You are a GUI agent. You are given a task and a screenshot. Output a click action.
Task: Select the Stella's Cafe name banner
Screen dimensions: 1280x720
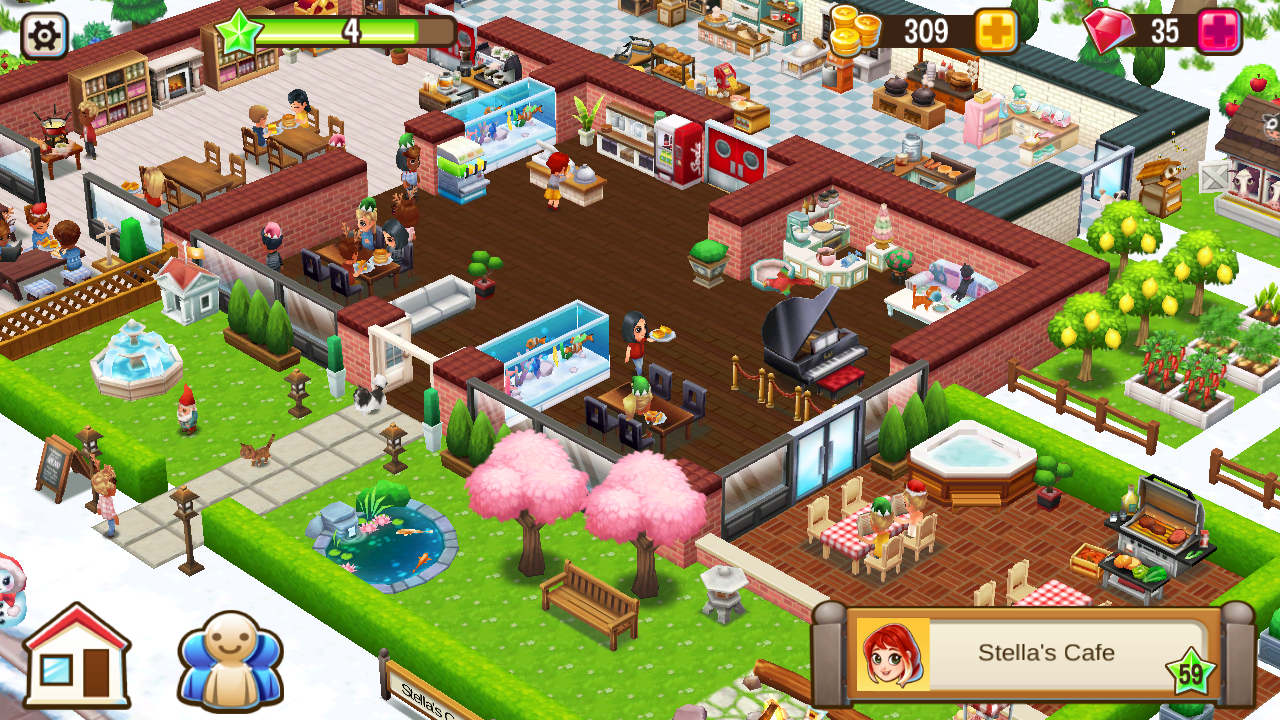[1046, 653]
